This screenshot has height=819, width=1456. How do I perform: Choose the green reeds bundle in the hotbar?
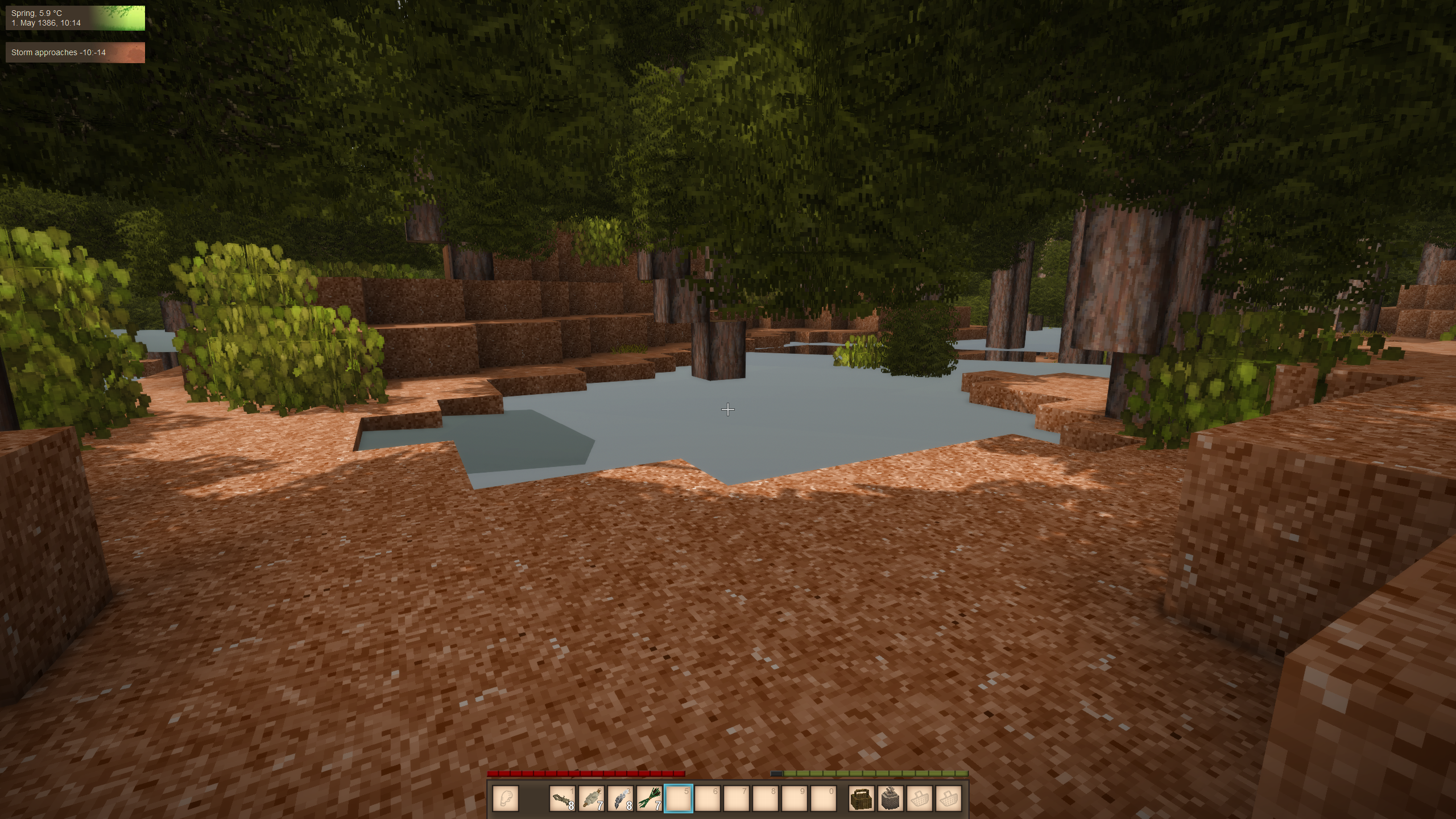click(x=650, y=799)
